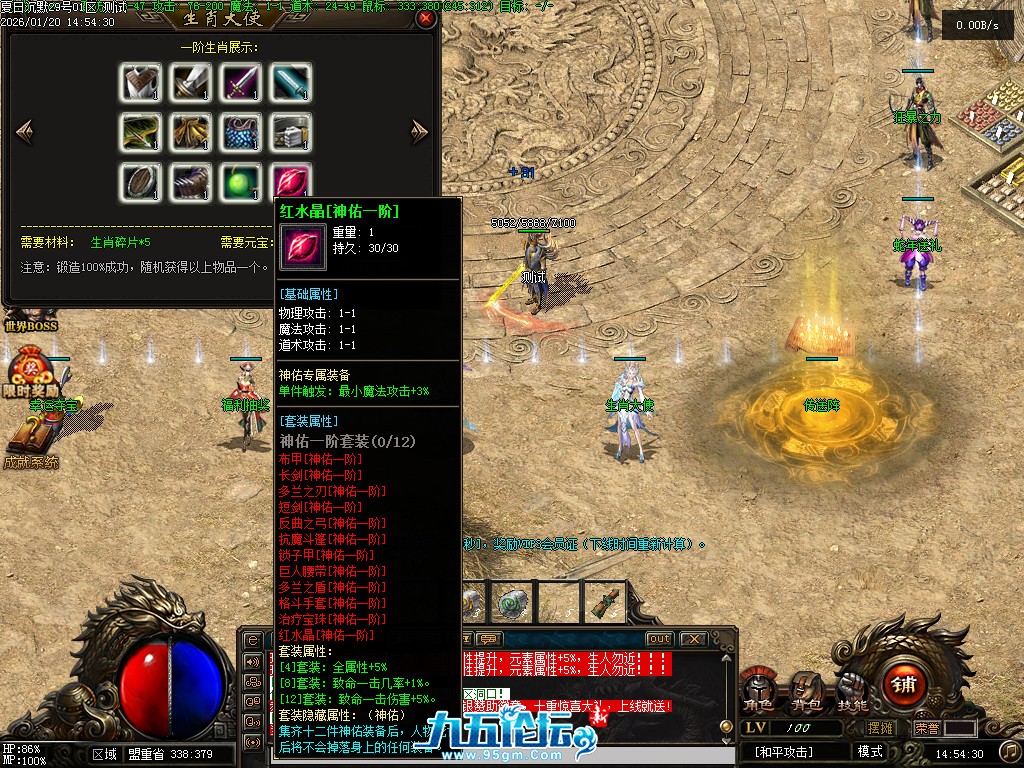Select the green healing orb slot
The width and height of the screenshot is (1024, 768).
[241, 182]
